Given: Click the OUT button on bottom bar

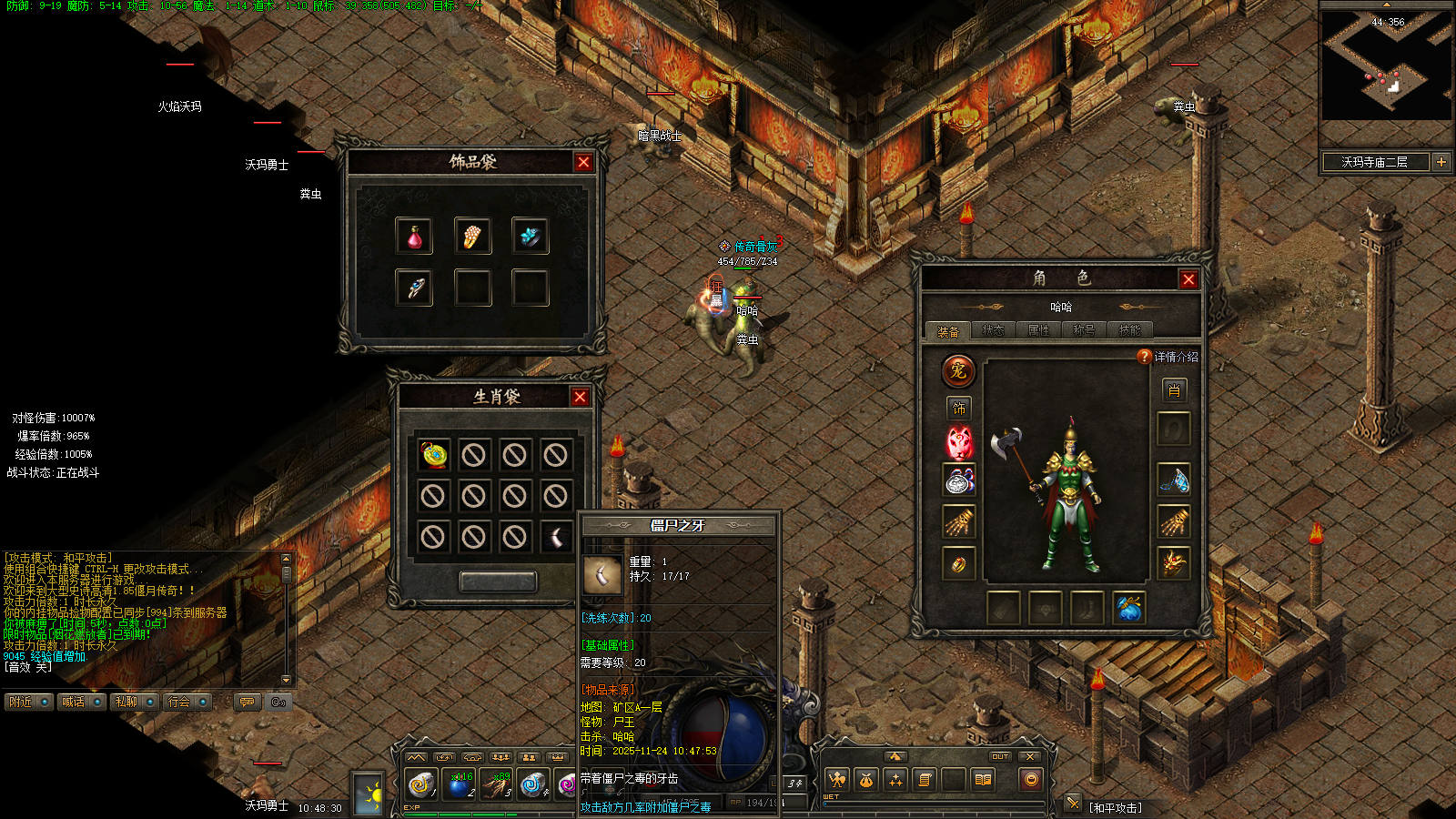Looking at the screenshot, I should (x=1000, y=756).
